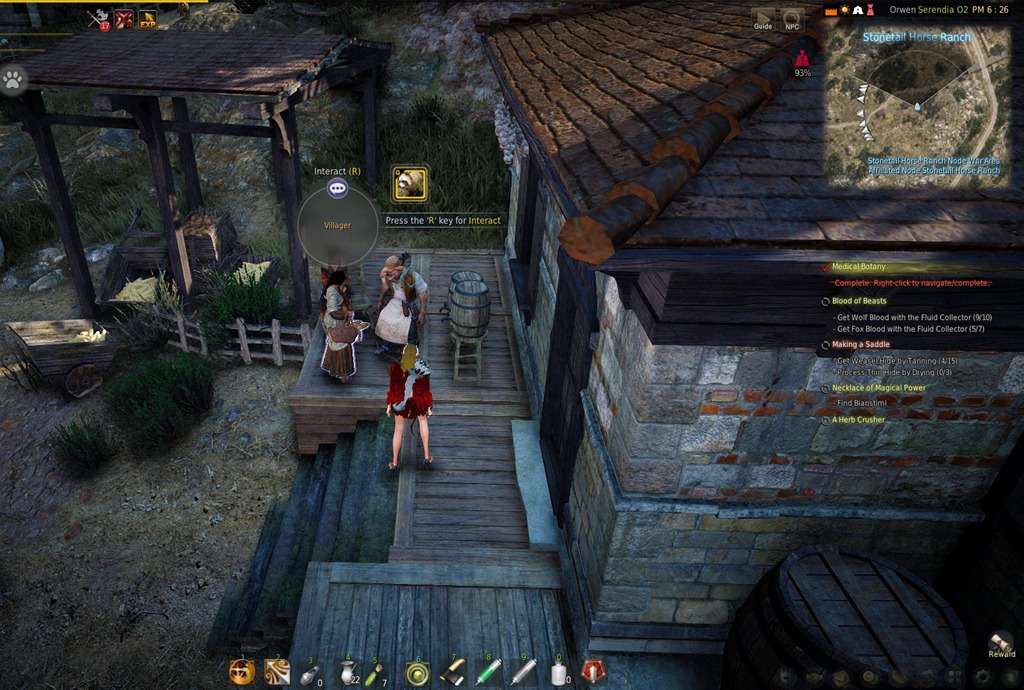Open the Stonetail Horse Ranch minimap
Image resolution: width=1024 pixels, height=690 pixels.
pos(916,105)
